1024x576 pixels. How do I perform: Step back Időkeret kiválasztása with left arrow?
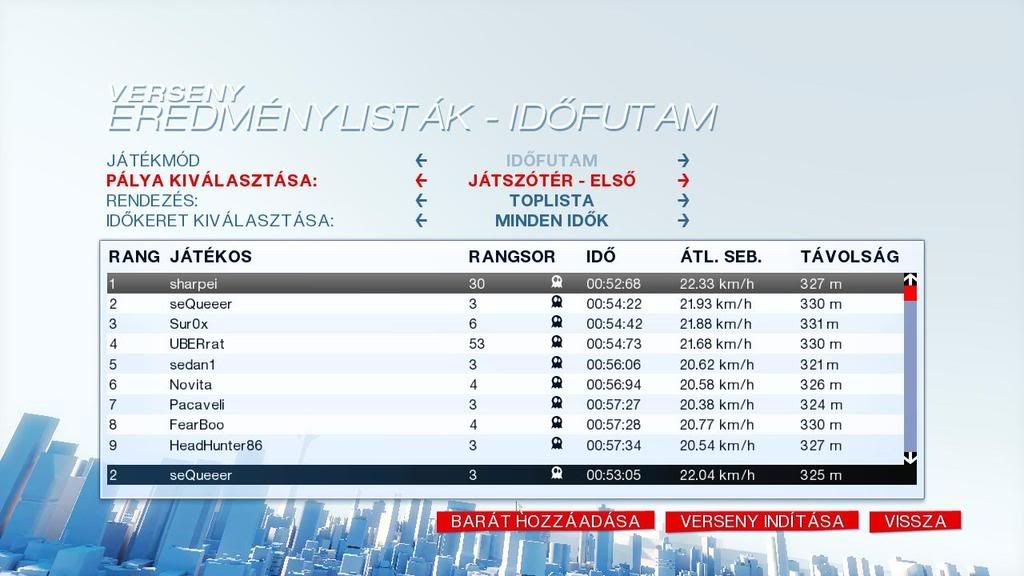(x=421, y=220)
